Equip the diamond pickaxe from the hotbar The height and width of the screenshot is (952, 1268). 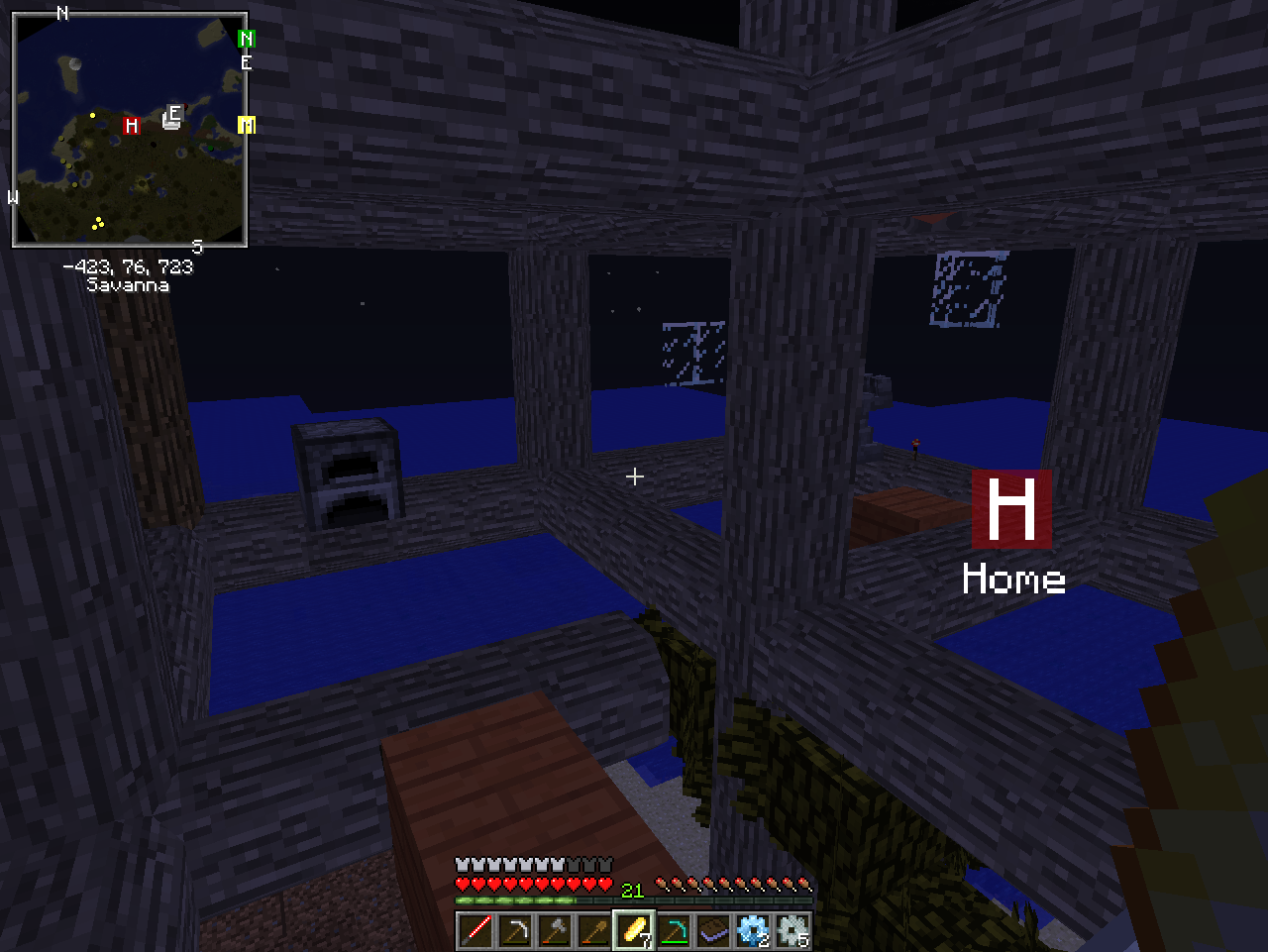(x=674, y=931)
